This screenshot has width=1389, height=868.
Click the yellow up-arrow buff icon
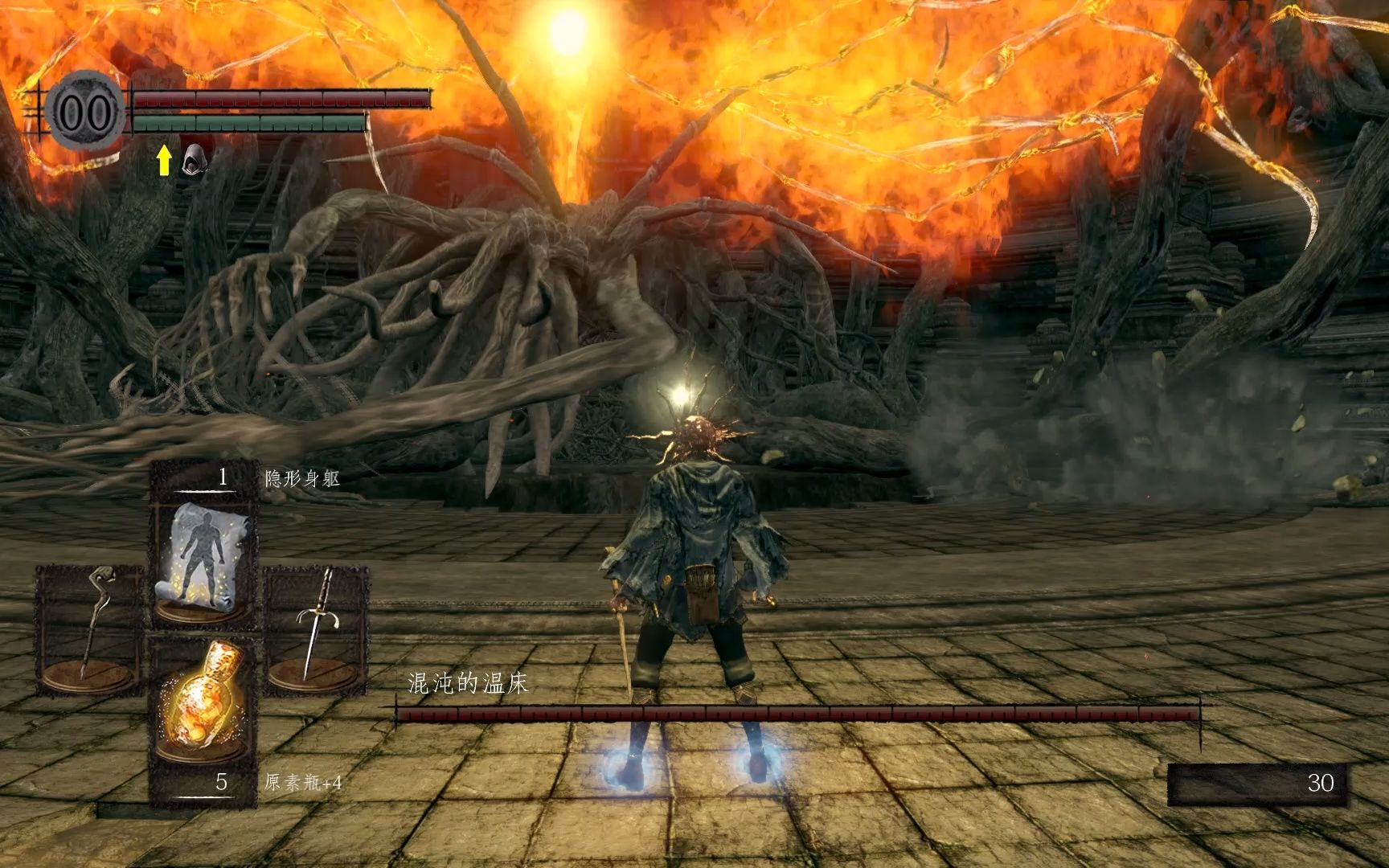[x=164, y=160]
